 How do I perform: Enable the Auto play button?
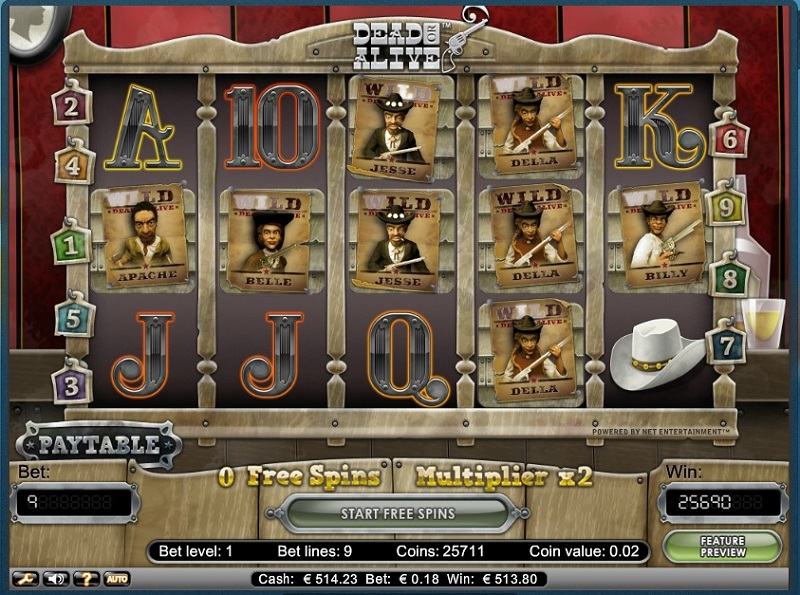click(116, 578)
